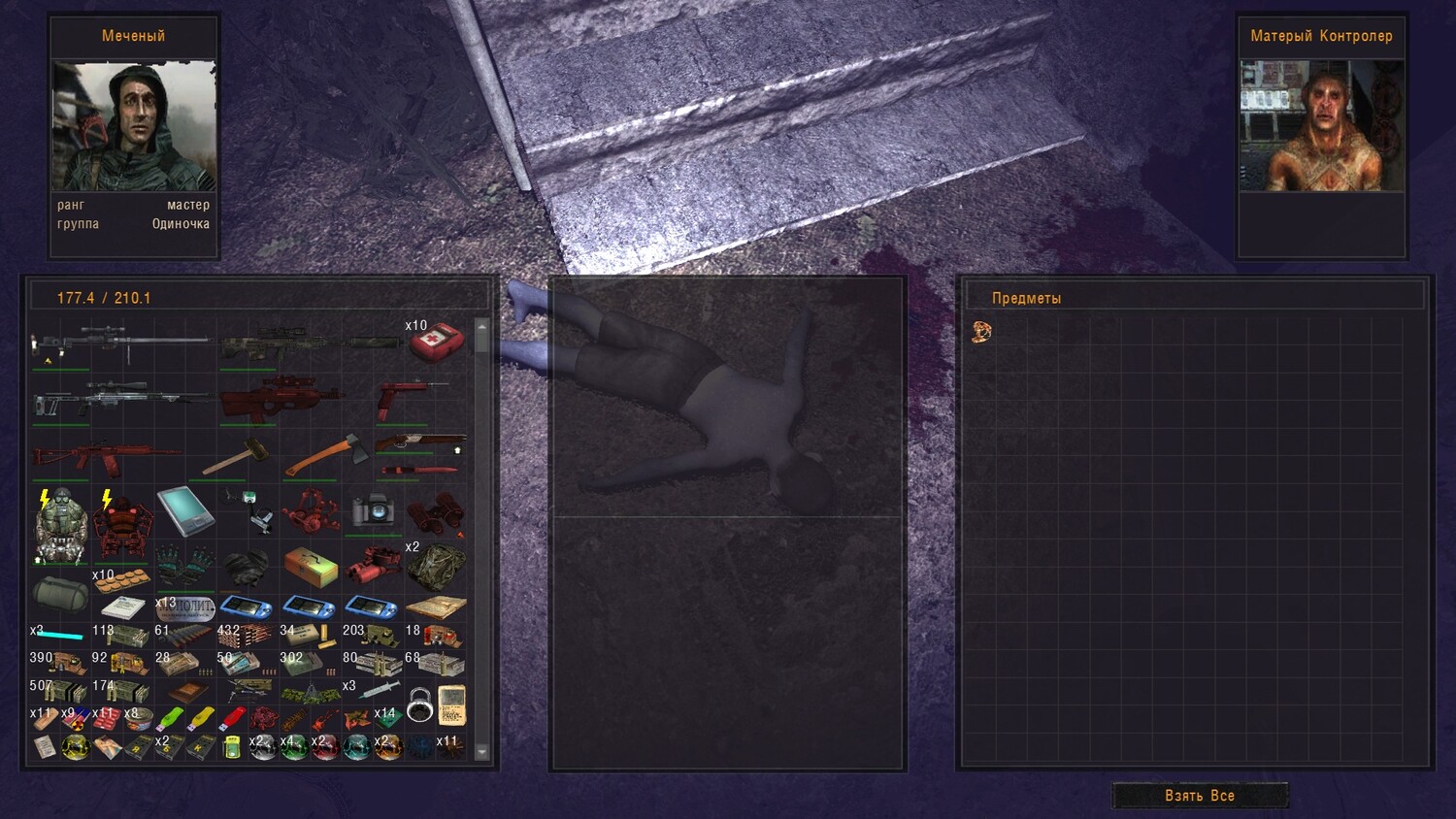The width and height of the screenshot is (1456, 819).
Task: Select the red combat knife
Action: [419, 471]
